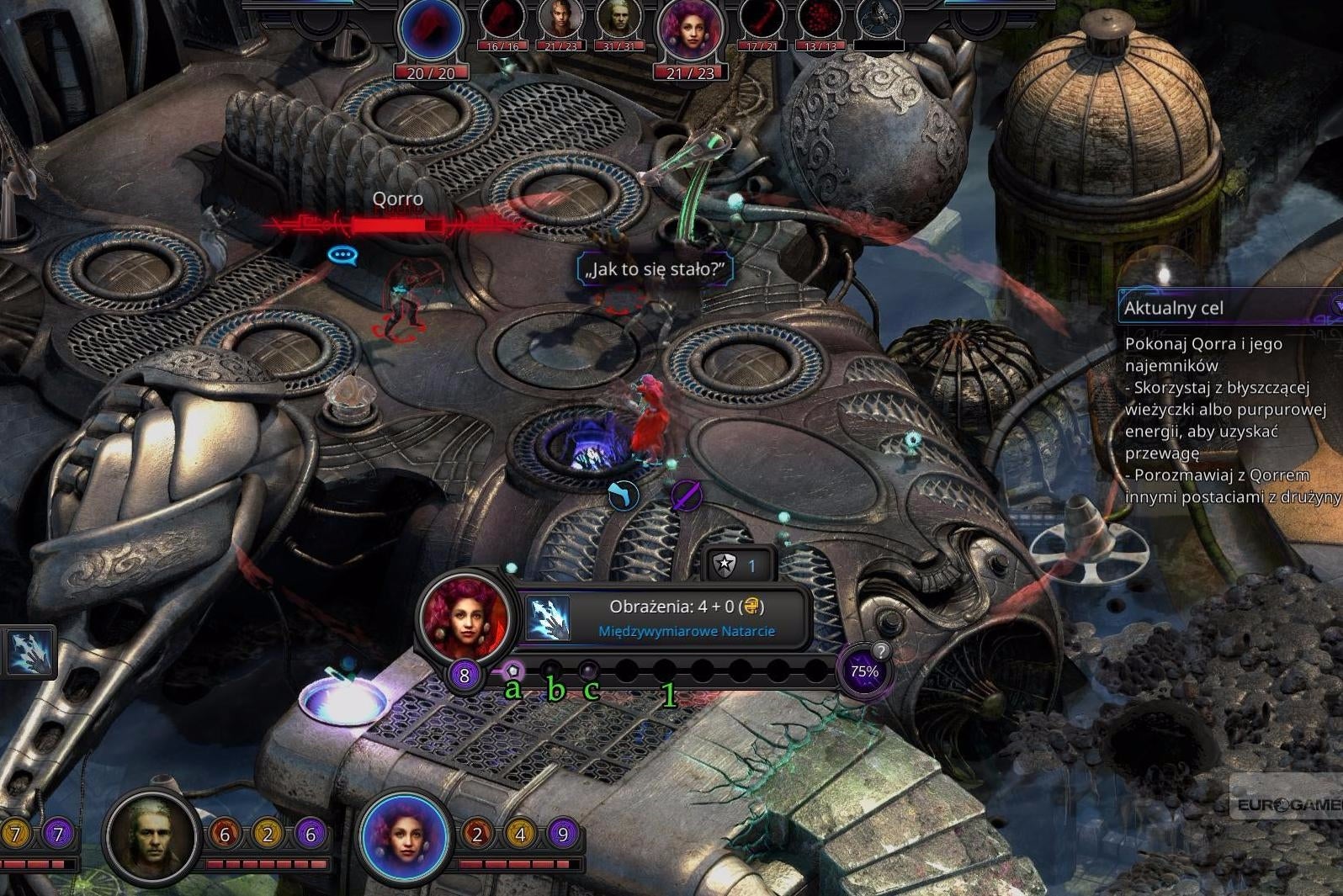Click the white-haired man in turn order

pos(618,20)
